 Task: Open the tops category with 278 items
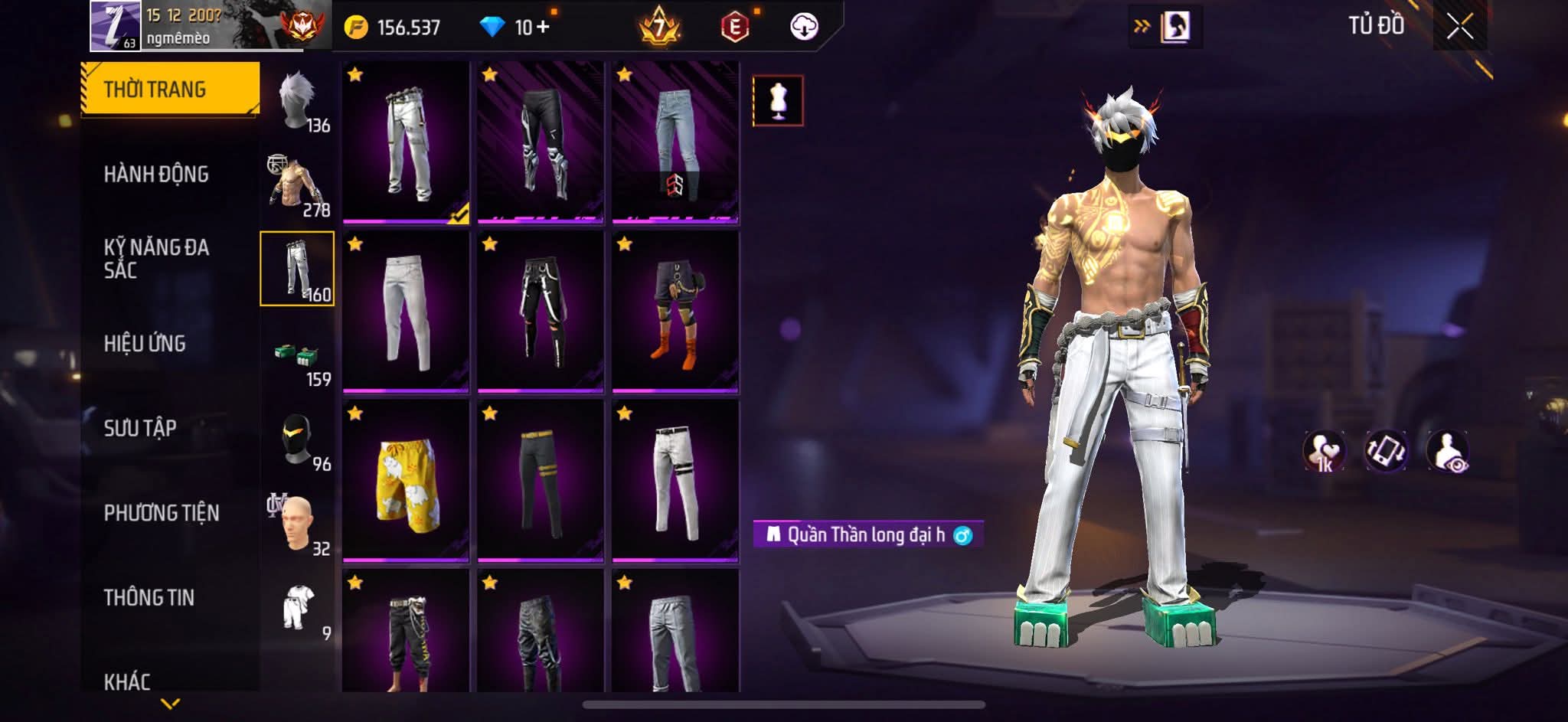(x=298, y=185)
